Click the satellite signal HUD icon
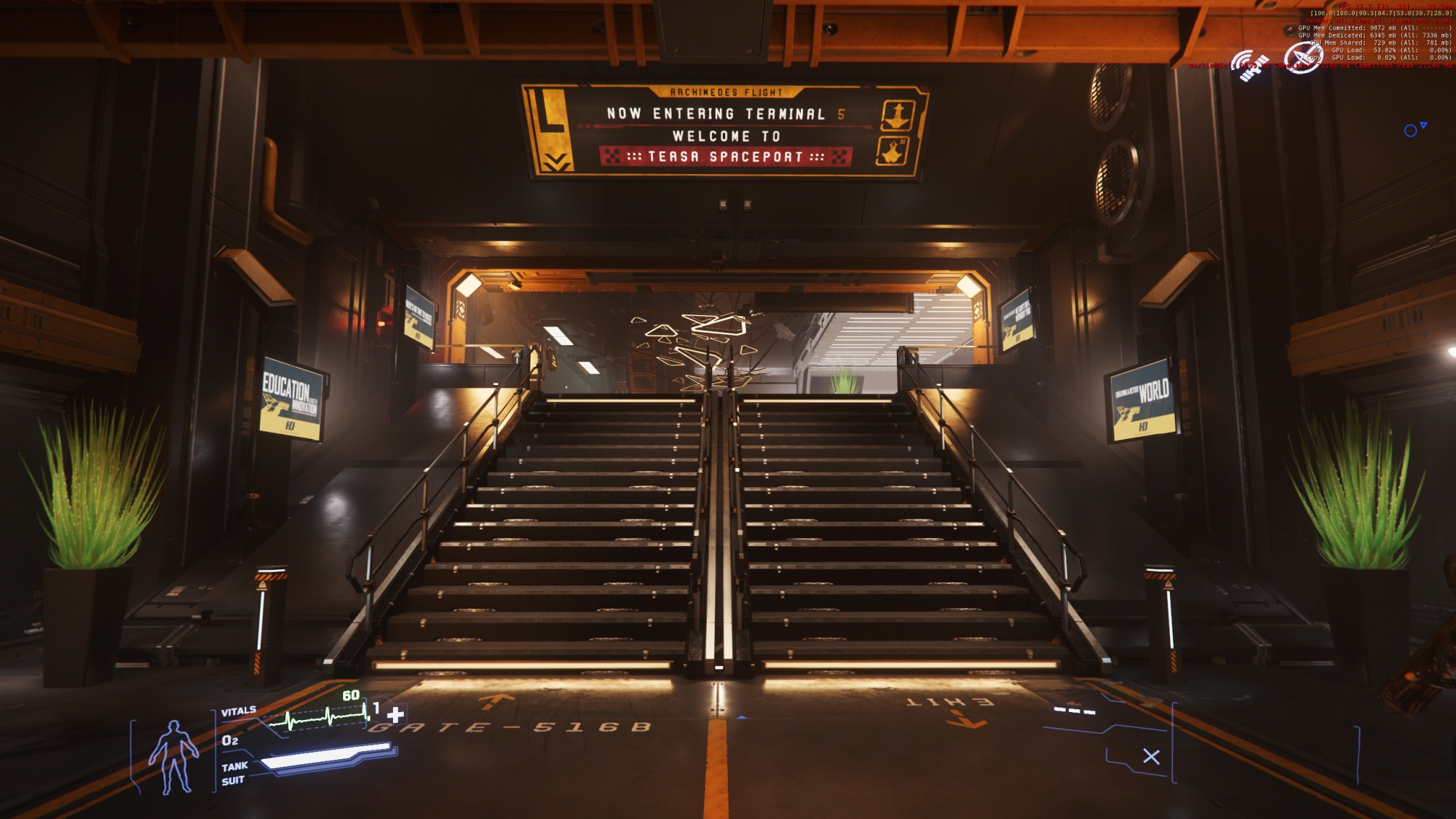 point(1249,66)
